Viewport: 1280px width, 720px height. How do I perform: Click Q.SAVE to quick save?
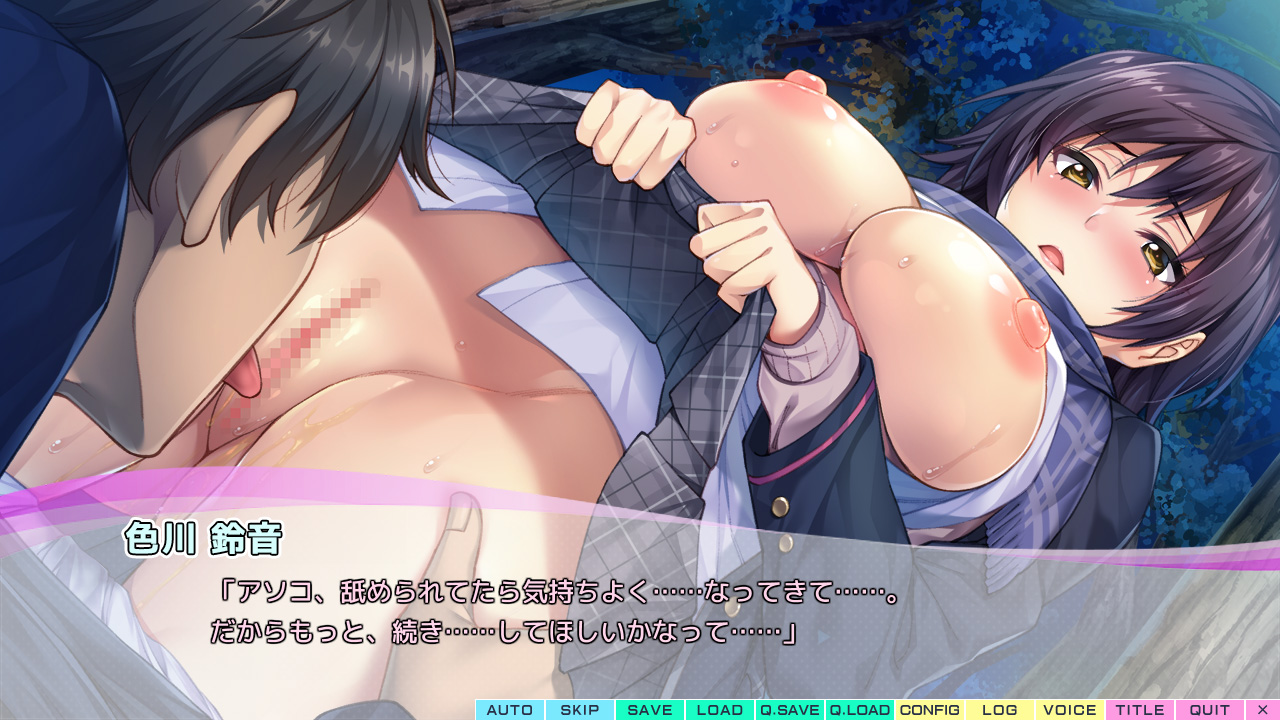(790, 710)
